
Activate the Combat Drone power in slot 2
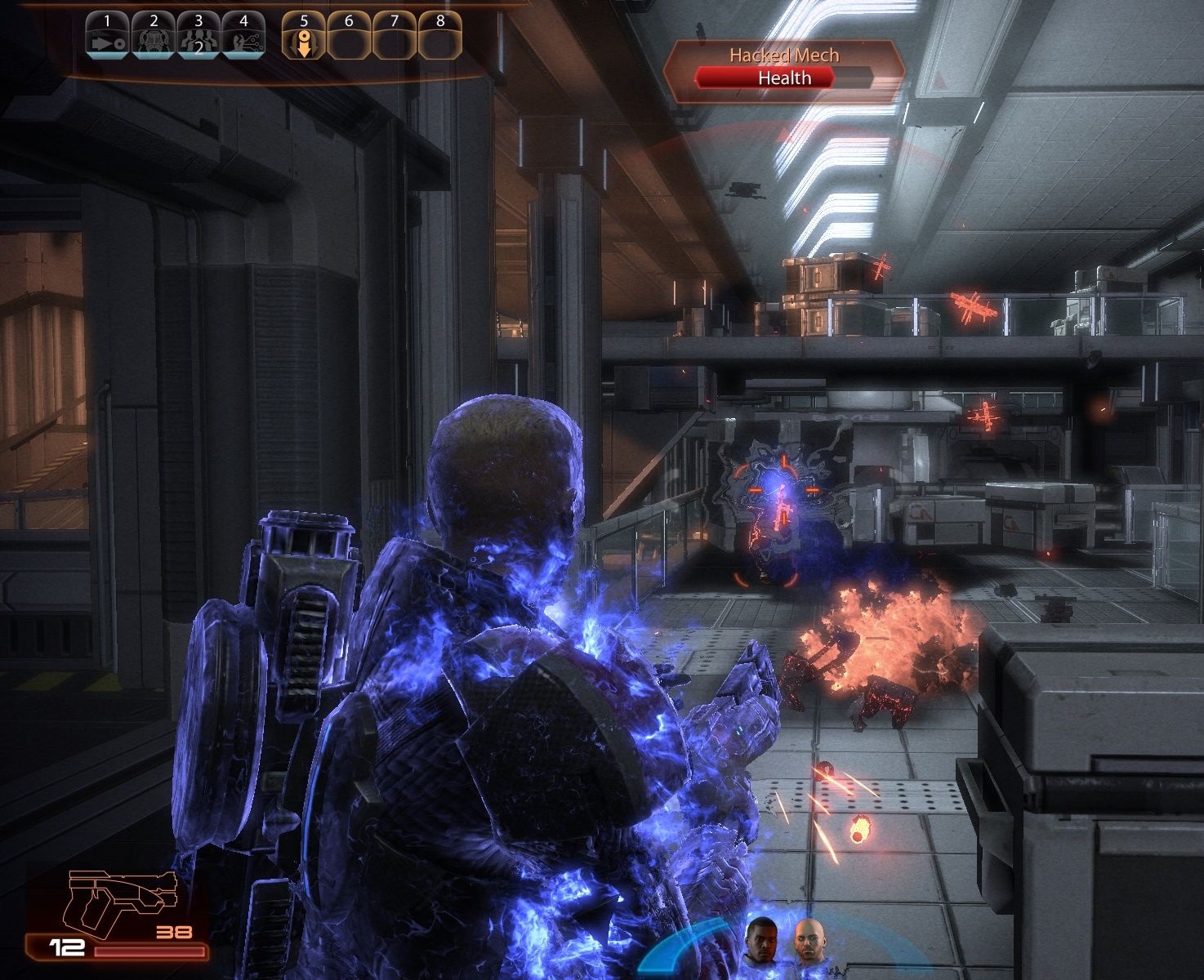pyautogui.click(x=151, y=36)
